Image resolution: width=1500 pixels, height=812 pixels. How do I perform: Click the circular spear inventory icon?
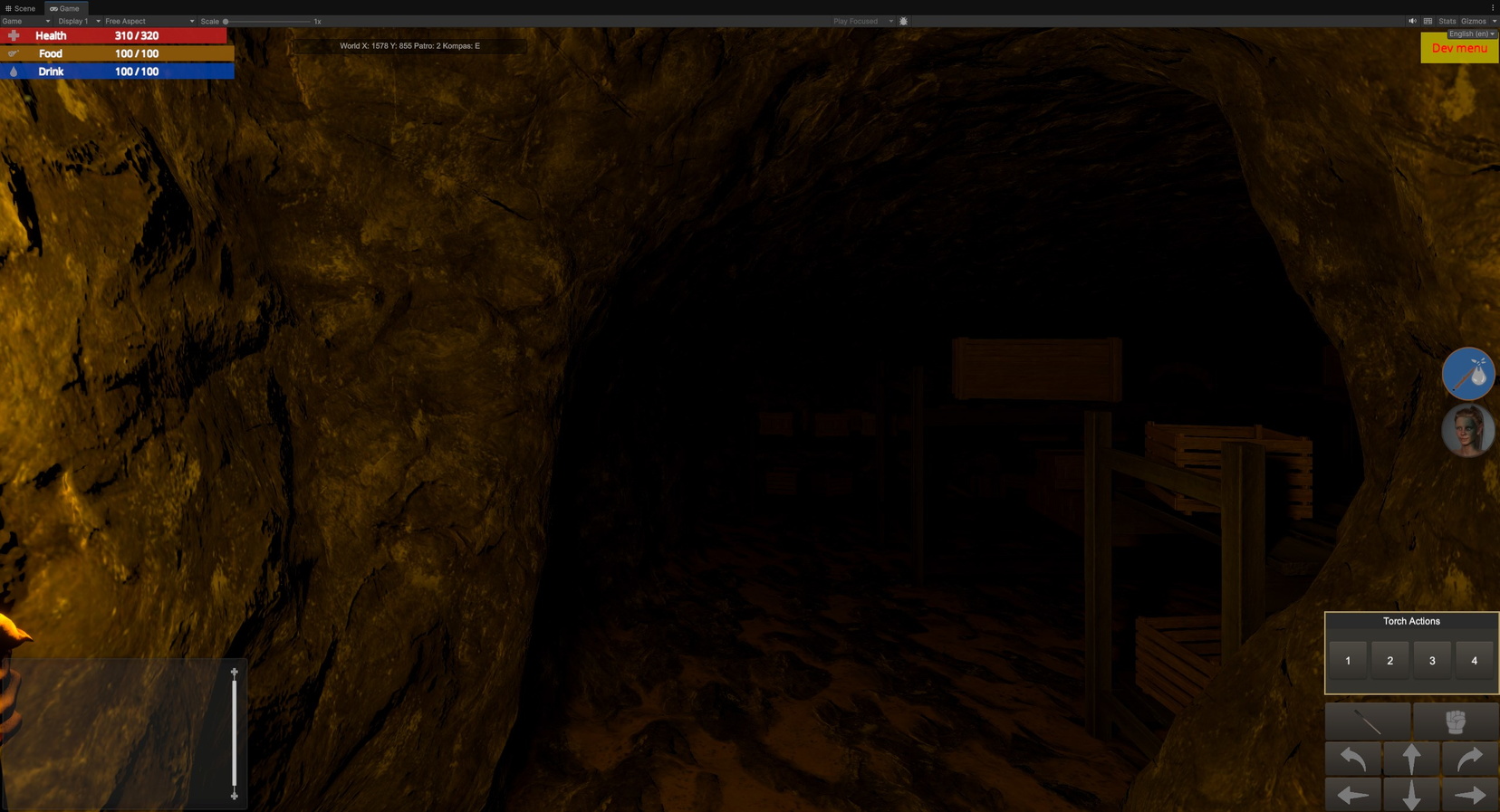pyautogui.click(x=1467, y=374)
